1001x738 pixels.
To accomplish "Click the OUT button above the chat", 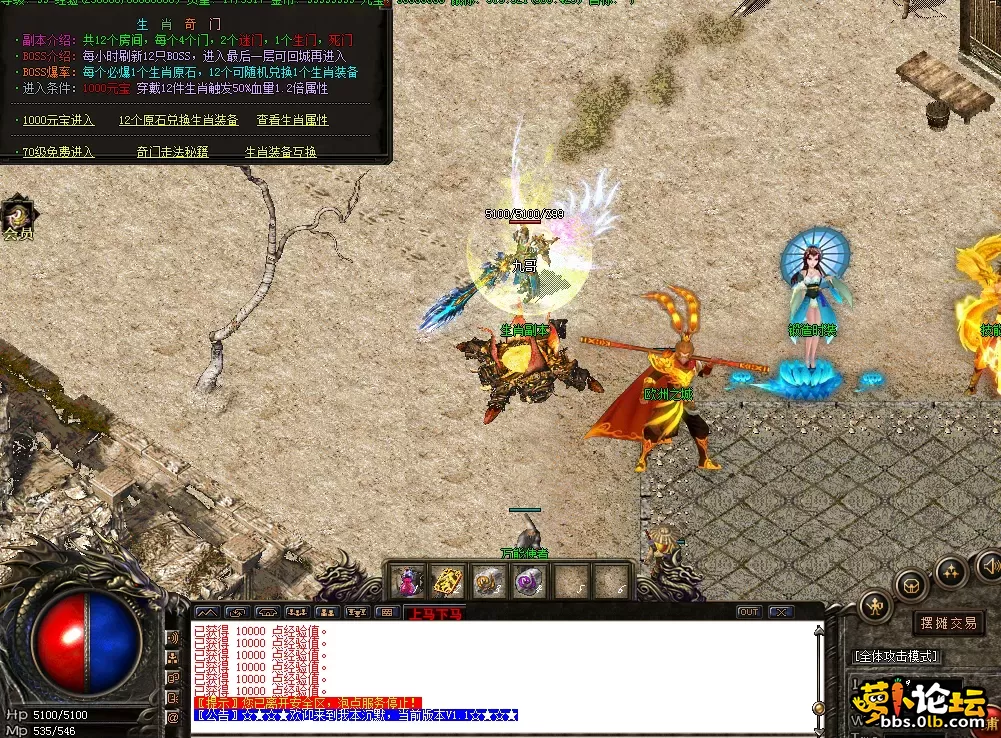I will pos(749,612).
